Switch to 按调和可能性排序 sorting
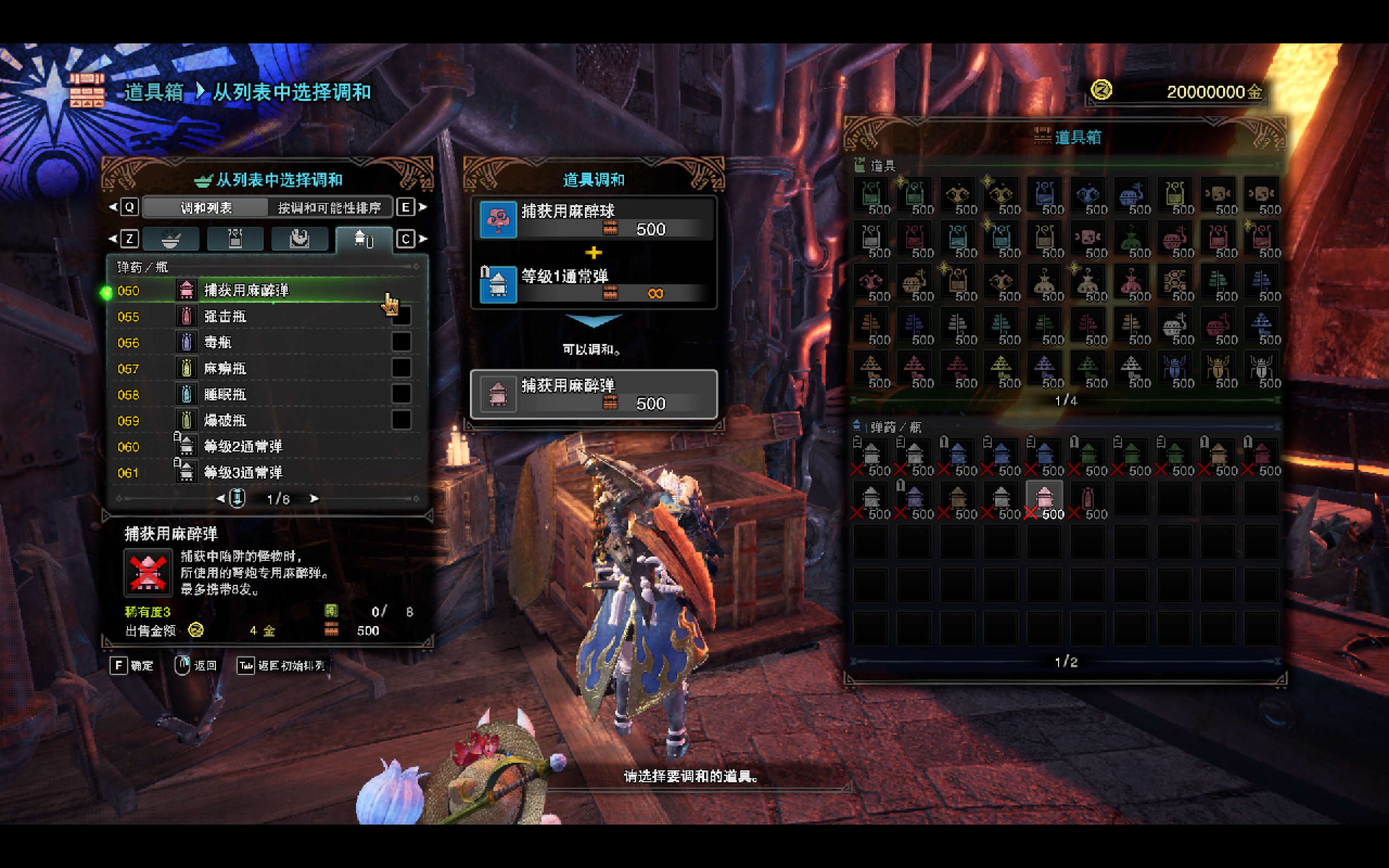The image size is (1389, 868). tap(329, 208)
